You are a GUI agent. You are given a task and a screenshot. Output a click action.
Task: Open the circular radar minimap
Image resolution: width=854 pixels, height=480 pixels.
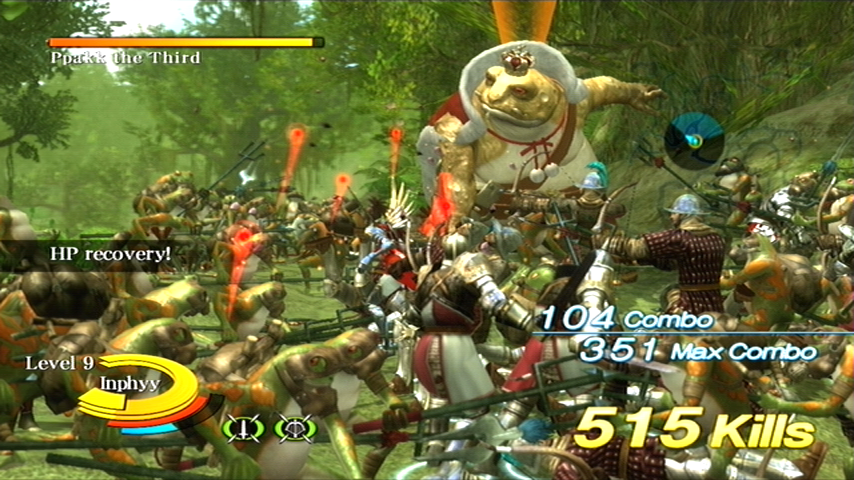[694, 139]
